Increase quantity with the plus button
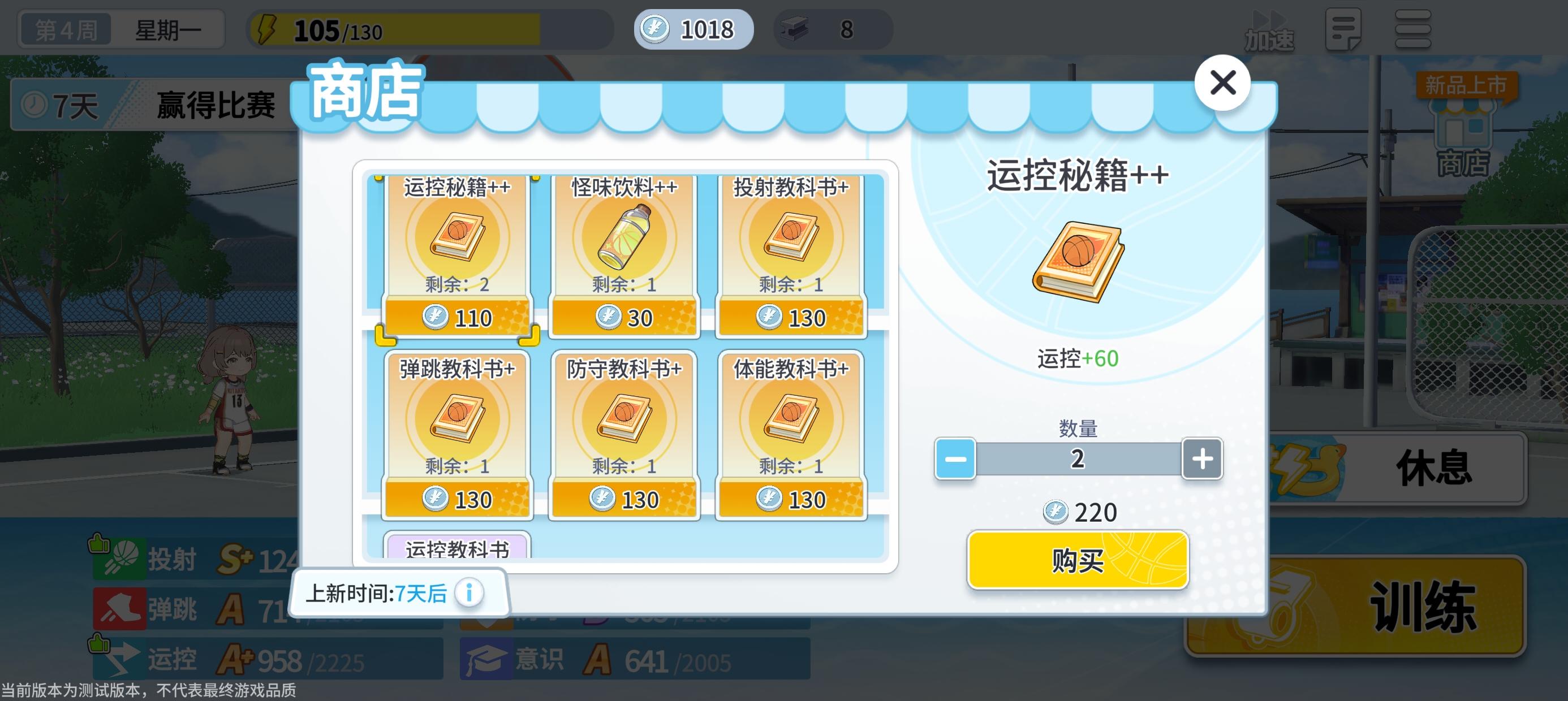 click(x=1202, y=459)
